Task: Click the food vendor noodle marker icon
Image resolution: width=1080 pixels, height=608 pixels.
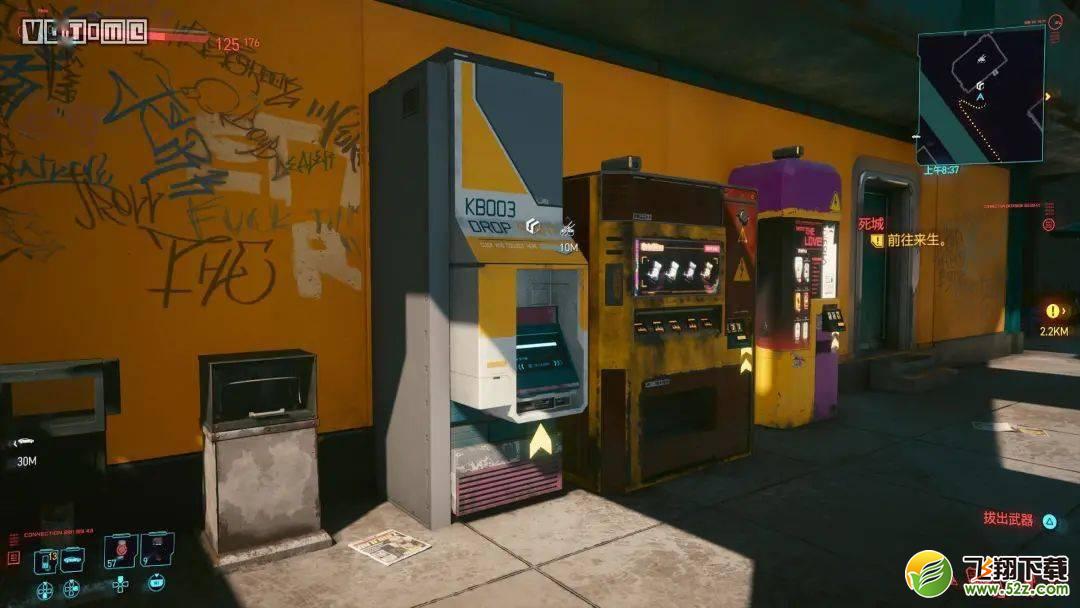Action: tap(567, 228)
